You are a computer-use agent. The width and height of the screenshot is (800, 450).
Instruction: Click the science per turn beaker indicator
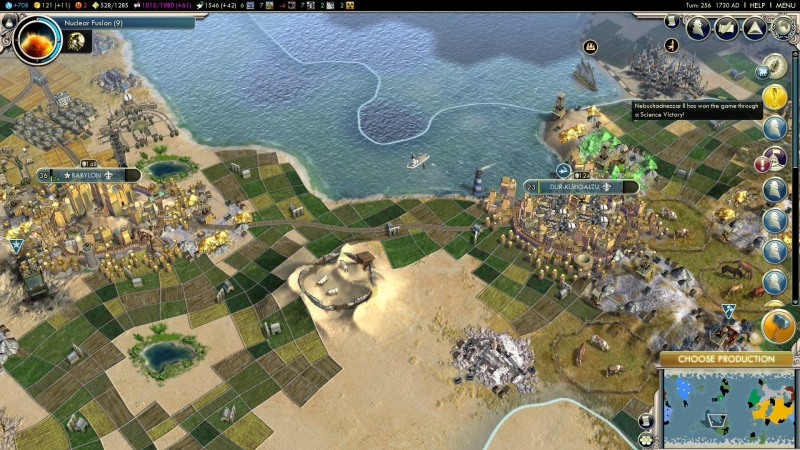(17, 6)
